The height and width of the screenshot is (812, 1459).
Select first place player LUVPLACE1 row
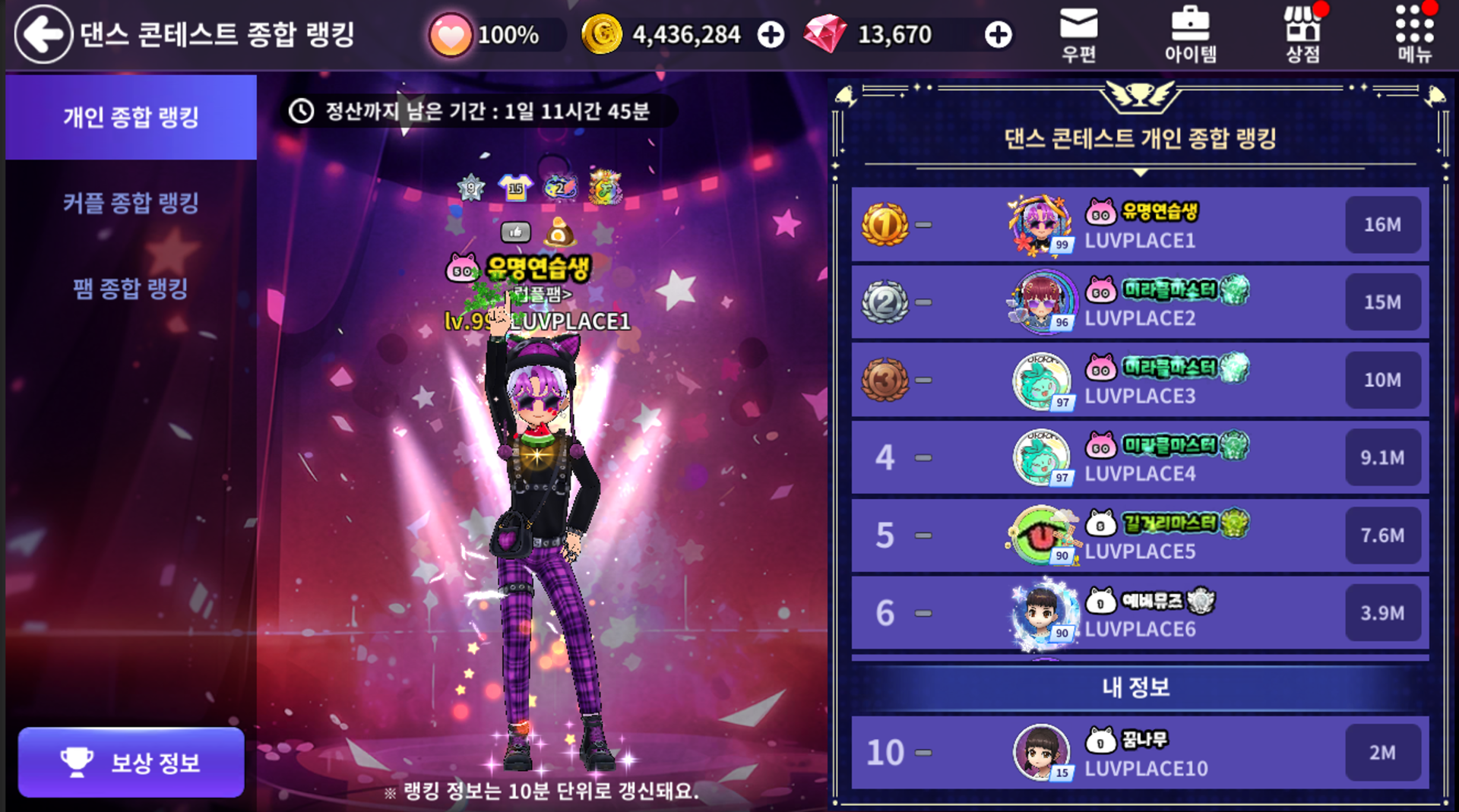[1140, 225]
